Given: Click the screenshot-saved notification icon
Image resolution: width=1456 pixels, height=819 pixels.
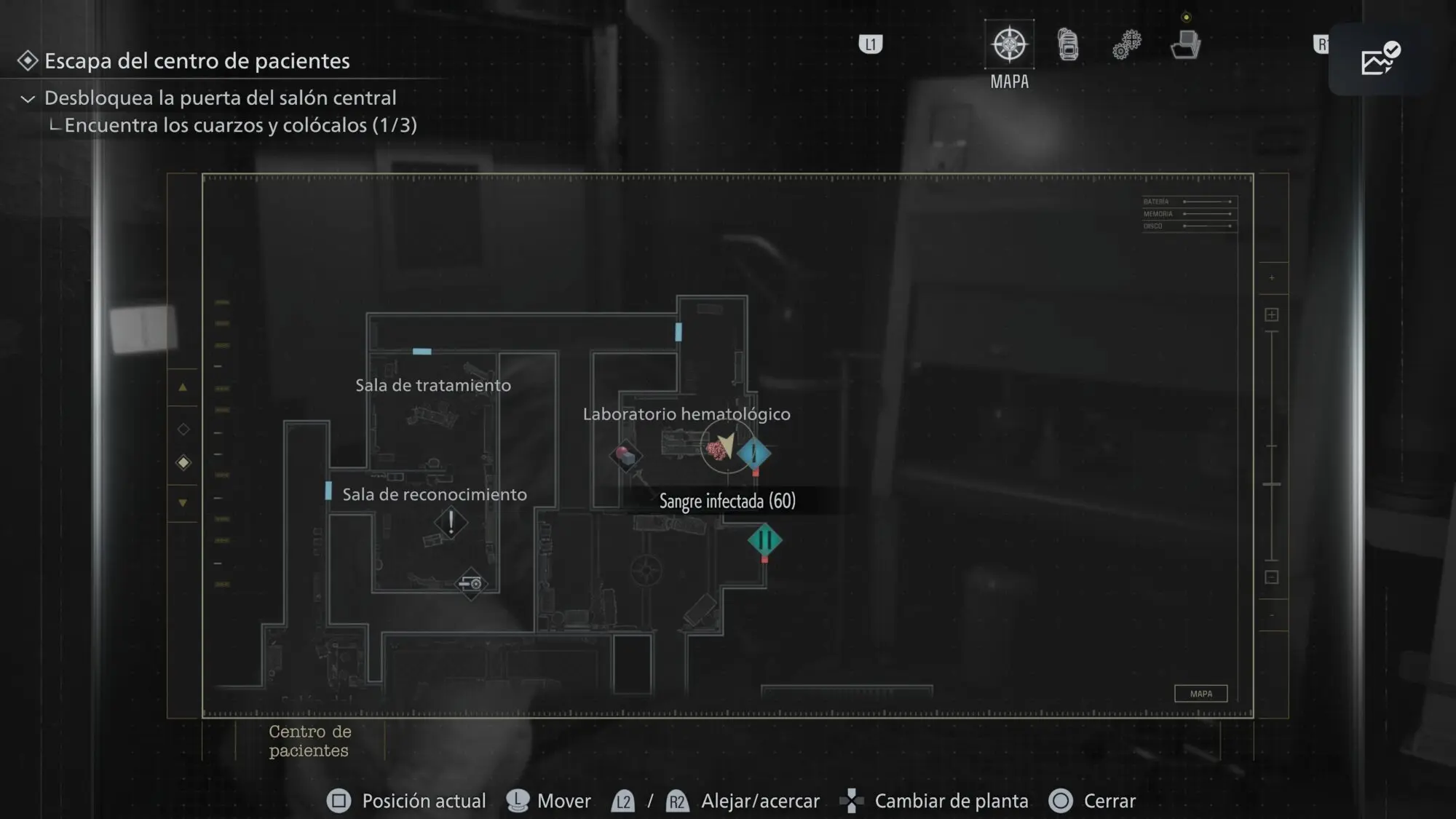Looking at the screenshot, I should 1380,59.
